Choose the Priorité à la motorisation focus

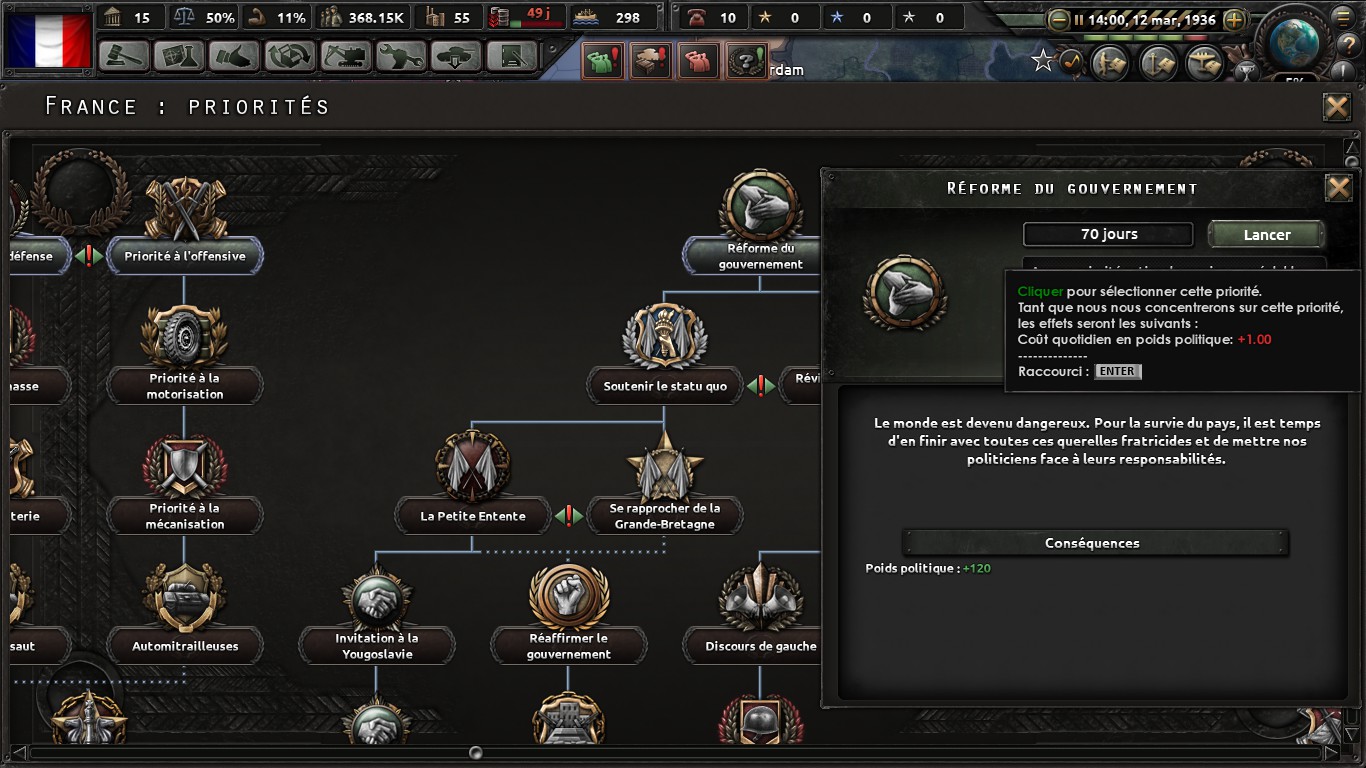185,386
